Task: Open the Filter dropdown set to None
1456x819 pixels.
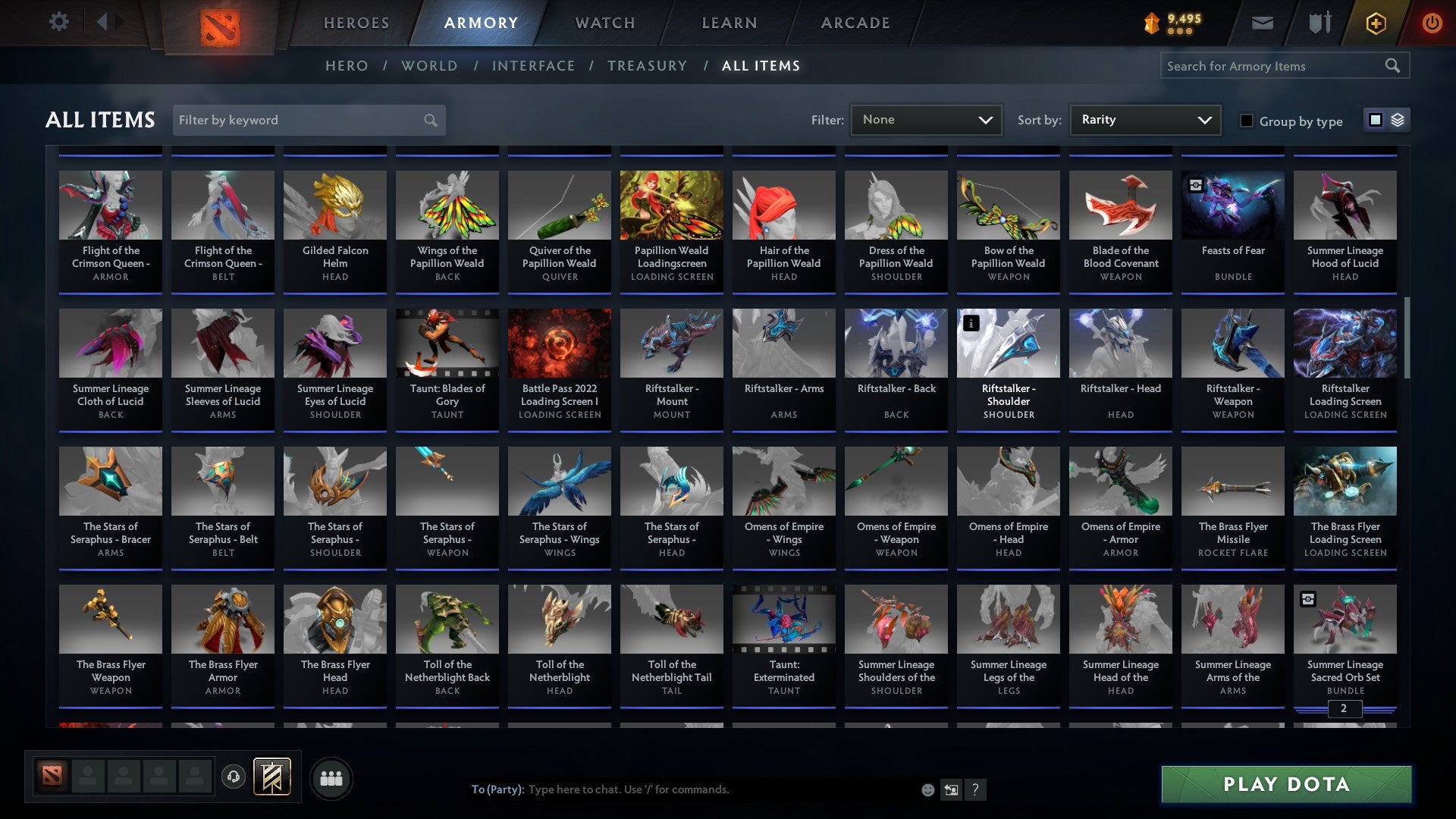Action: tap(926, 119)
